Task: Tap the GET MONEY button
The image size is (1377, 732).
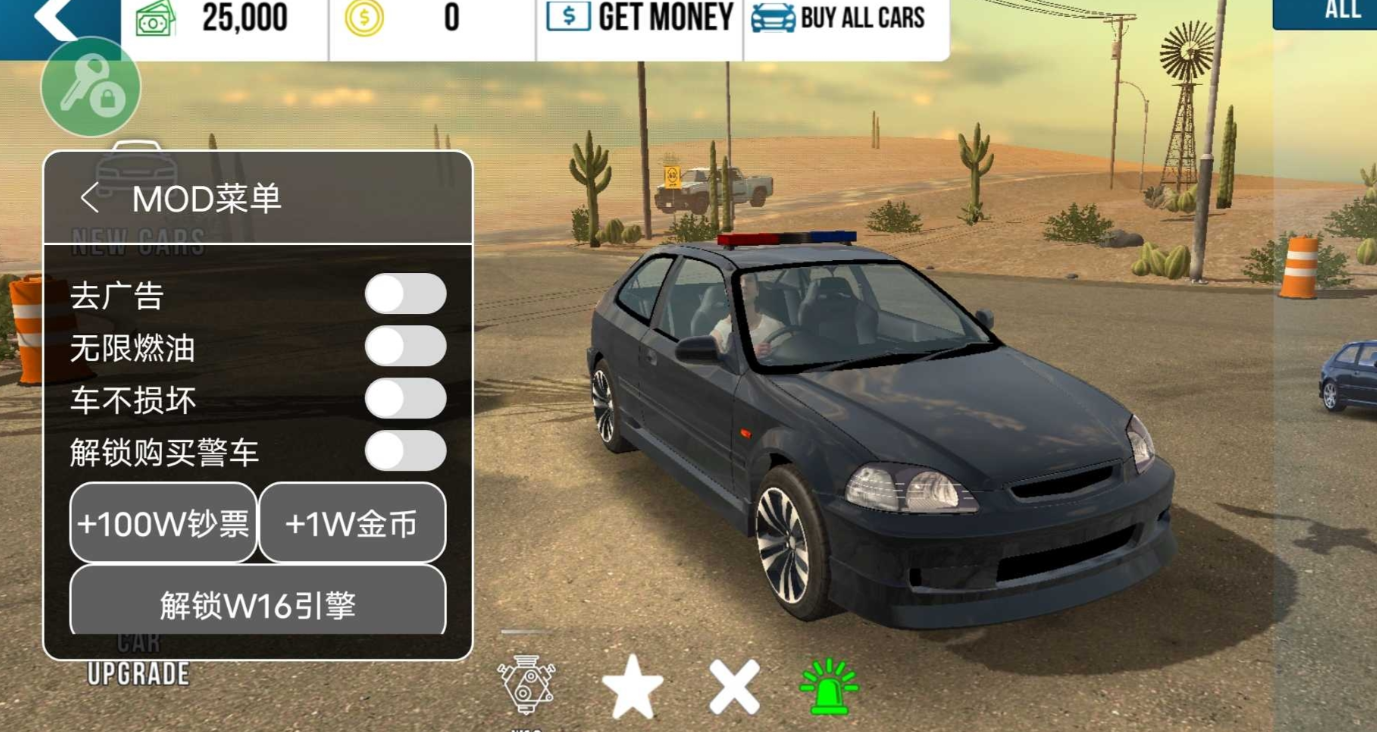Action: tap(640, 18)
